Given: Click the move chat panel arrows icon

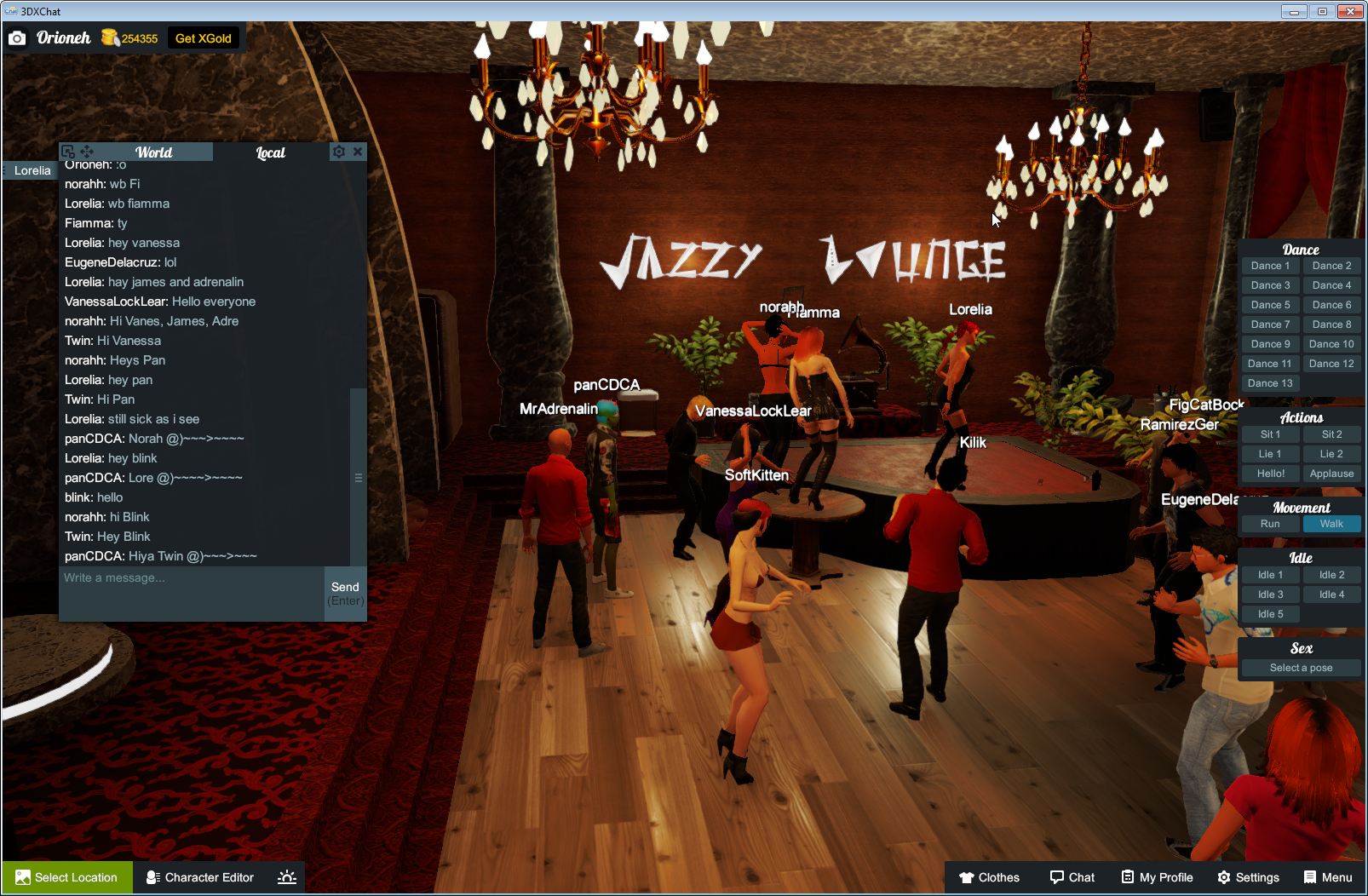Looking at the screenshot, I should pyautogui.click(x=87, y=151).
